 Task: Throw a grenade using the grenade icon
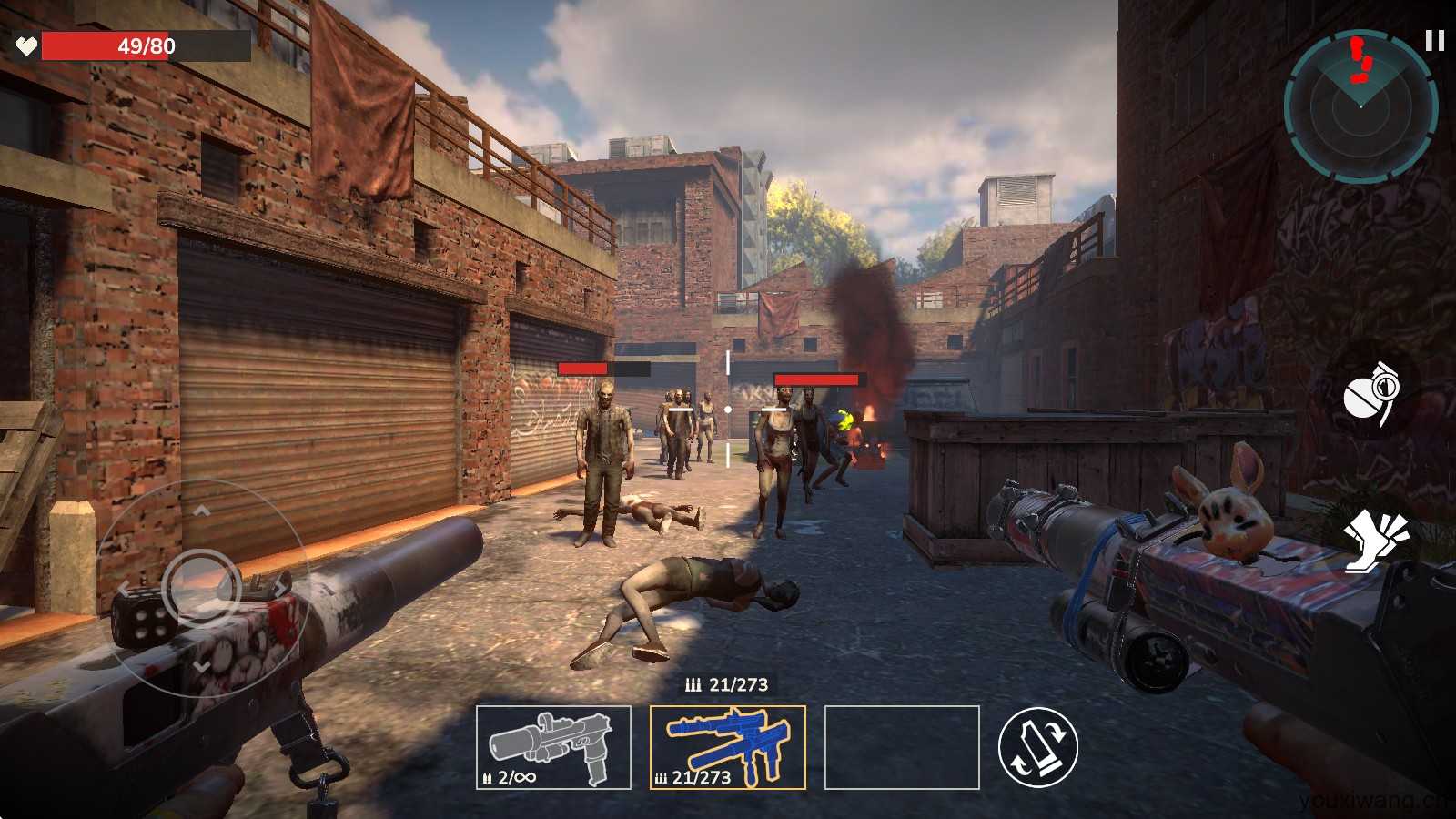[1372, 392]
